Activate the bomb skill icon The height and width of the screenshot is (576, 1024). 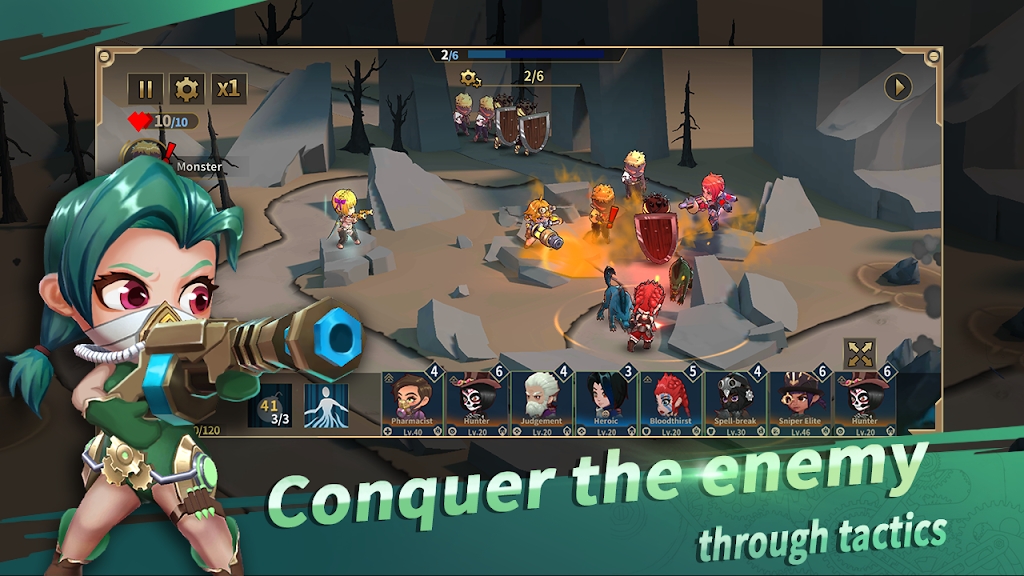(x=270, y=406)
